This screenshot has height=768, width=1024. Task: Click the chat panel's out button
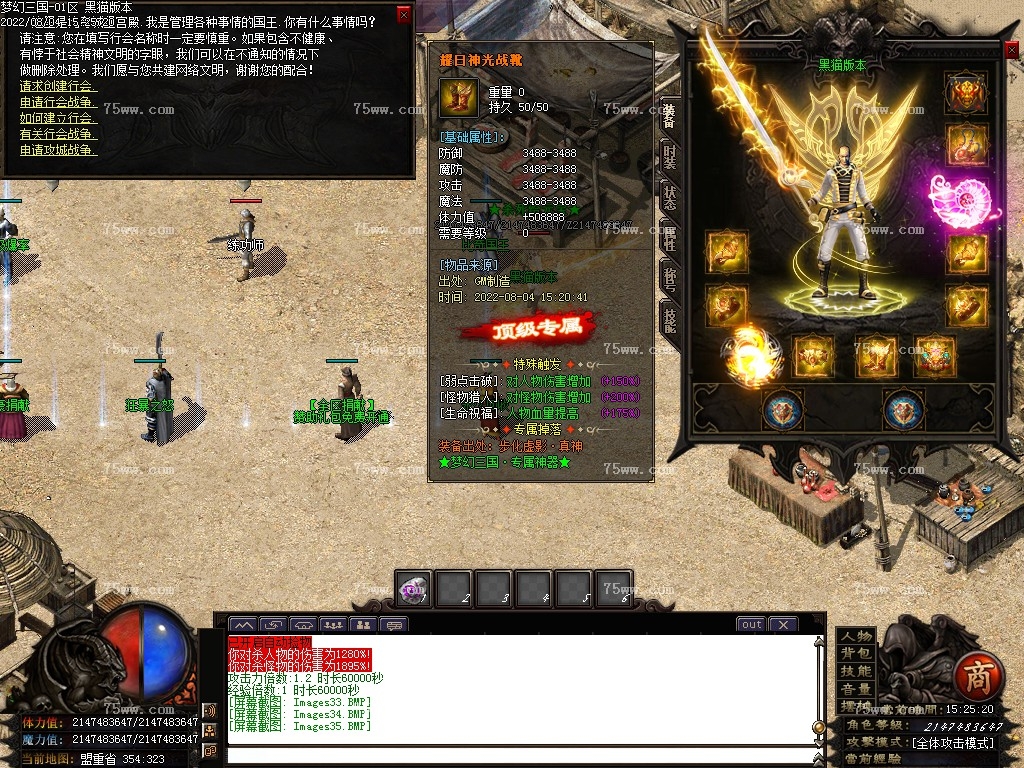751,624
